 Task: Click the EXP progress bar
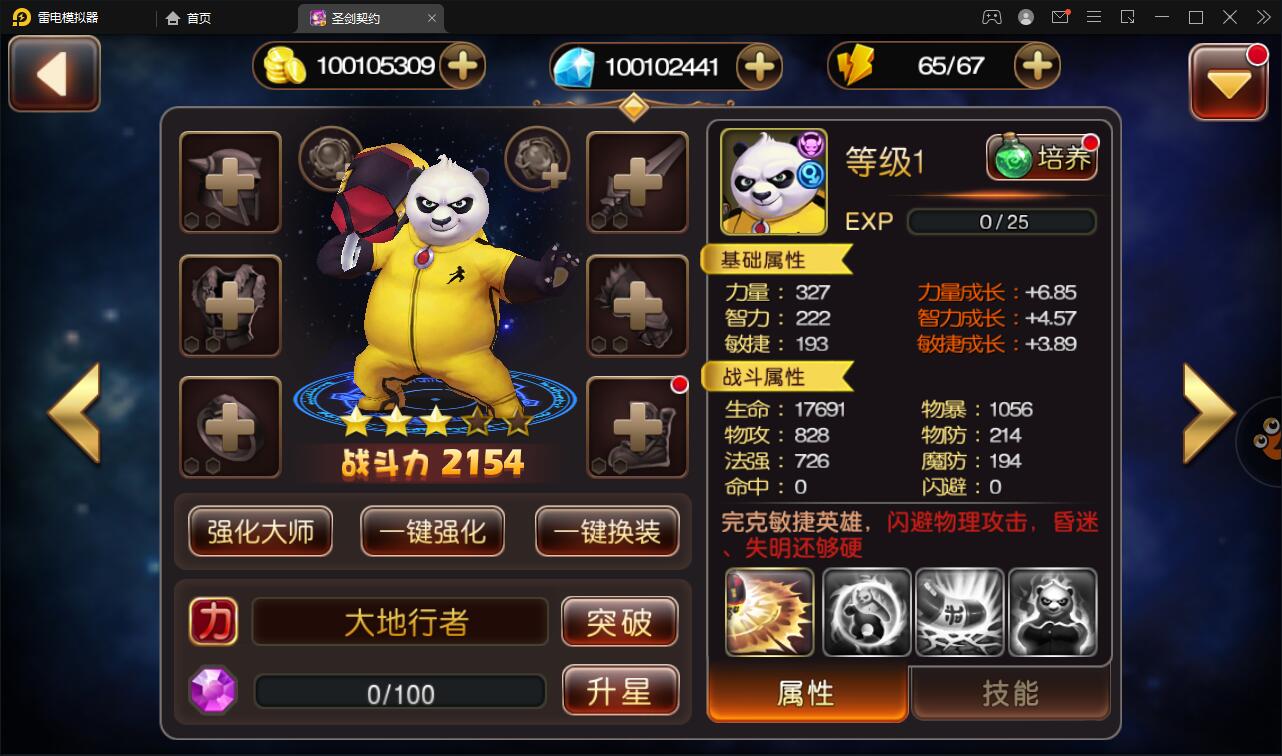pos(1001,222)
